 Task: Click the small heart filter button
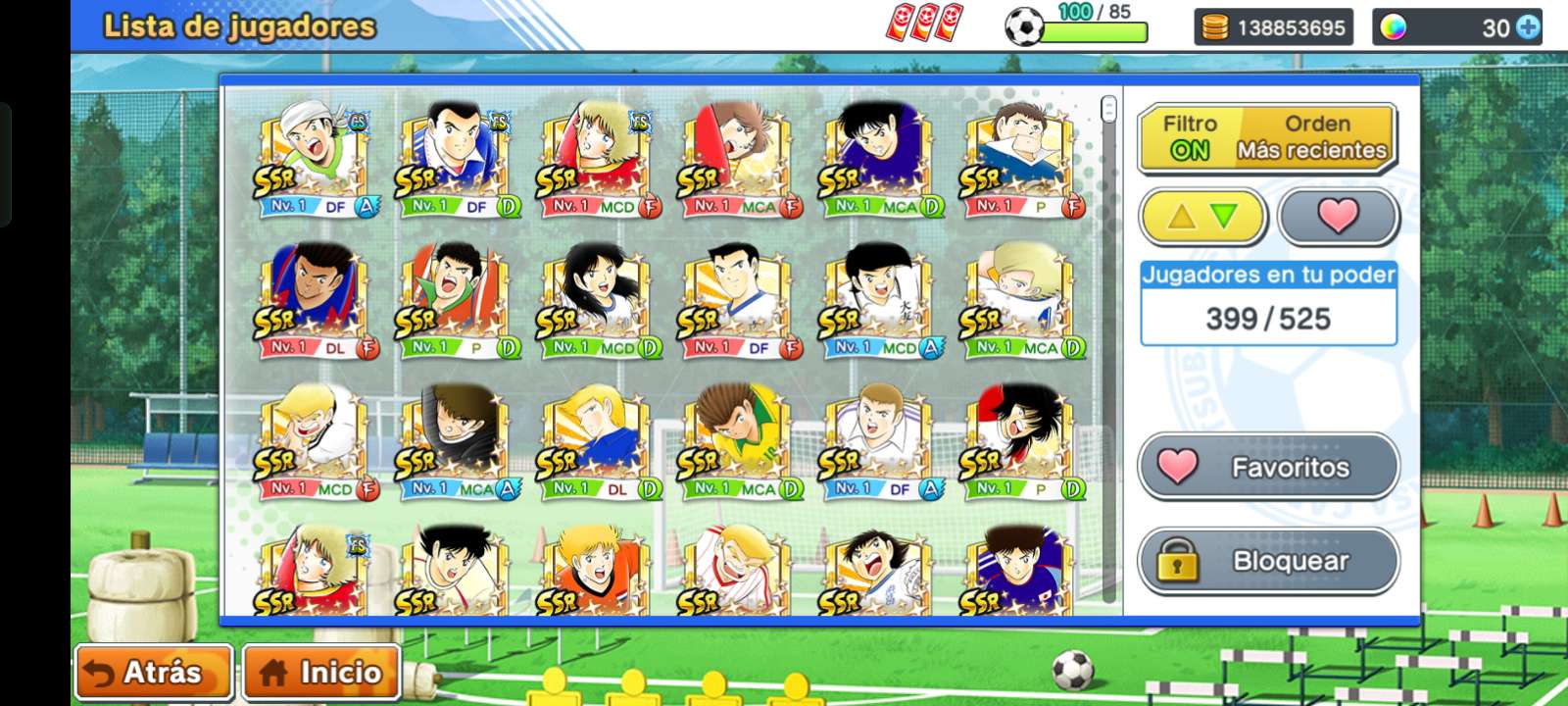[1338, 216]
